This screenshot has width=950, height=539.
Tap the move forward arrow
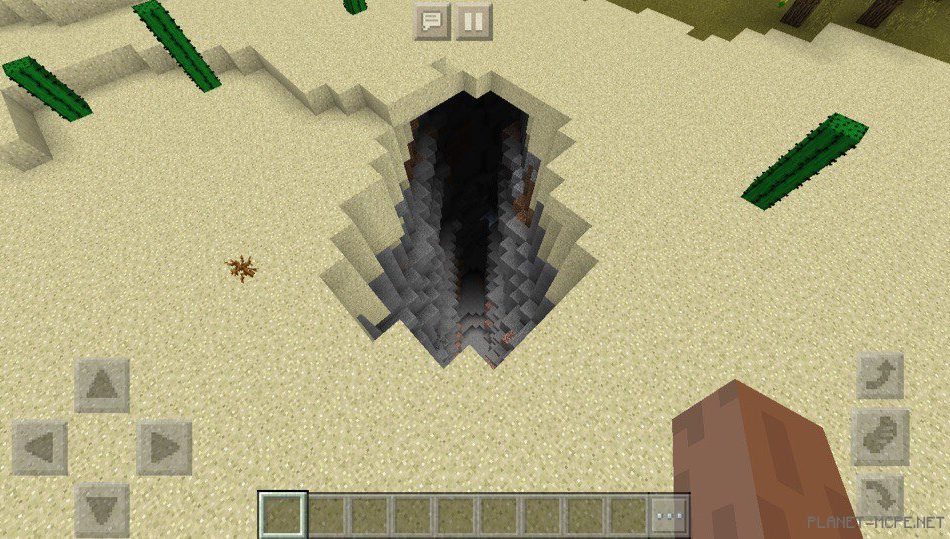pyautogui.click(x=102, y=385)
